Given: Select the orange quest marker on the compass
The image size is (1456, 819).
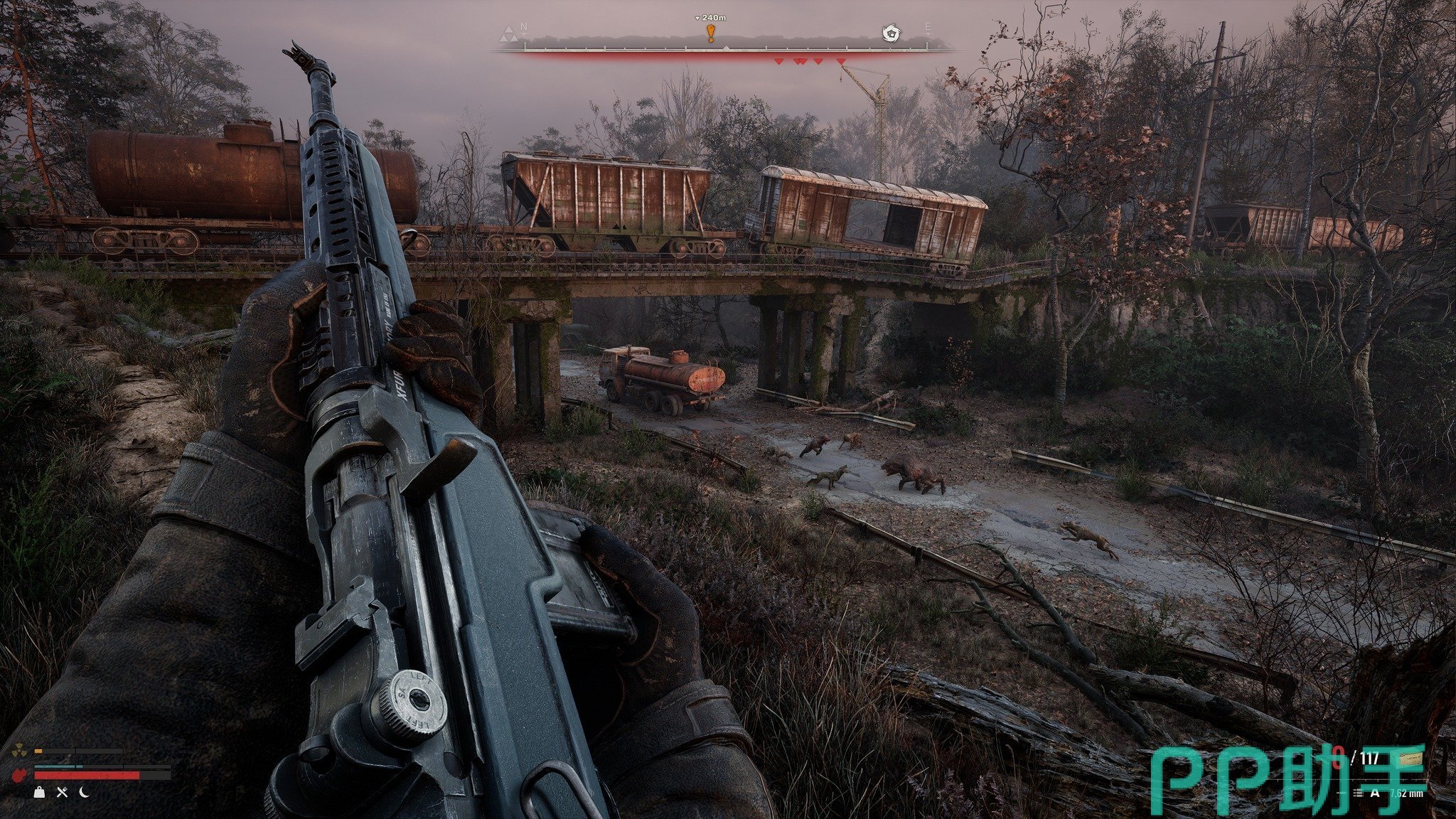Looking at the screenshot, I should [710, 33].
